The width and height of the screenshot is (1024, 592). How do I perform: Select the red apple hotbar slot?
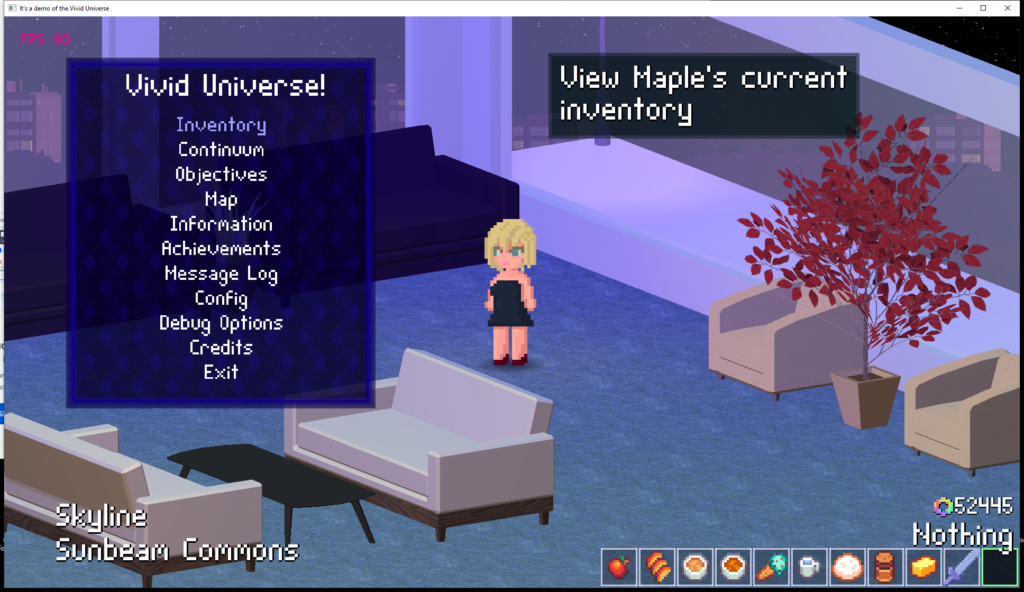coord(618,567)
